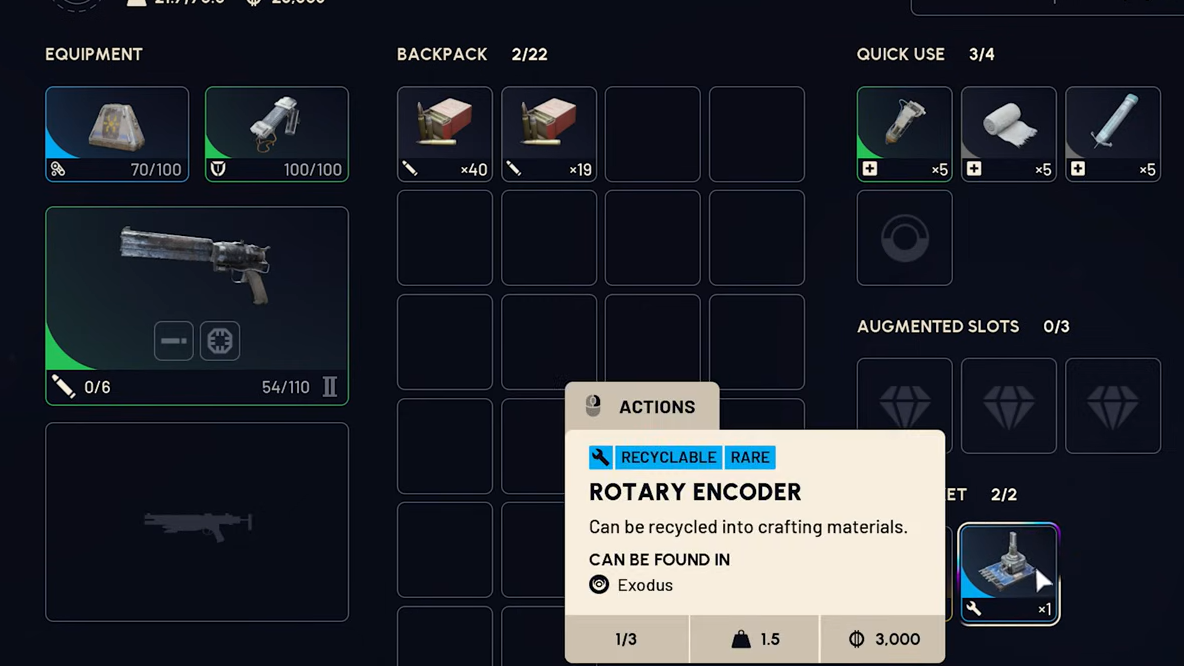1184x666 pixels.
Task: Select the ammo stack of 19
Action: coord(549,134)
